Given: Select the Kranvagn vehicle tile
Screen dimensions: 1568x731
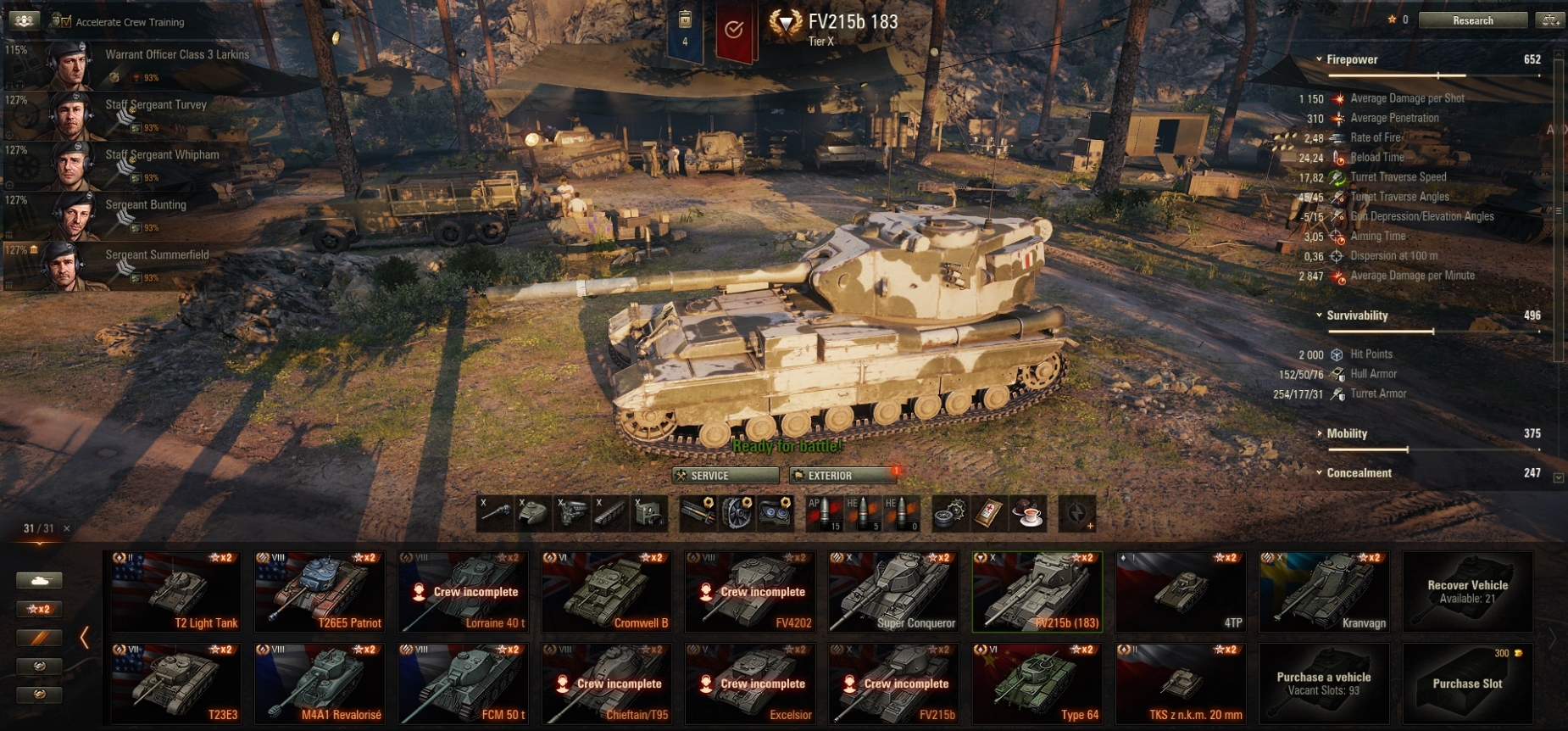Looking at the screenshot, I should click(1324, 592).
